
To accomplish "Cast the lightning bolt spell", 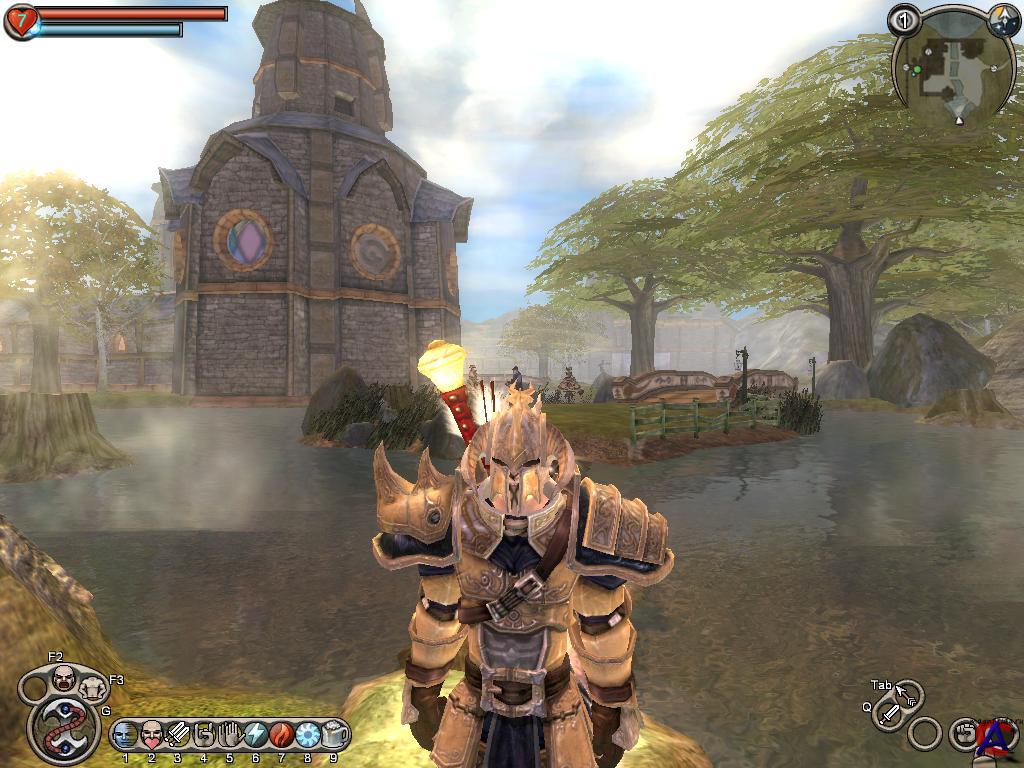I will pyautogui.click(x=255, y=735).
